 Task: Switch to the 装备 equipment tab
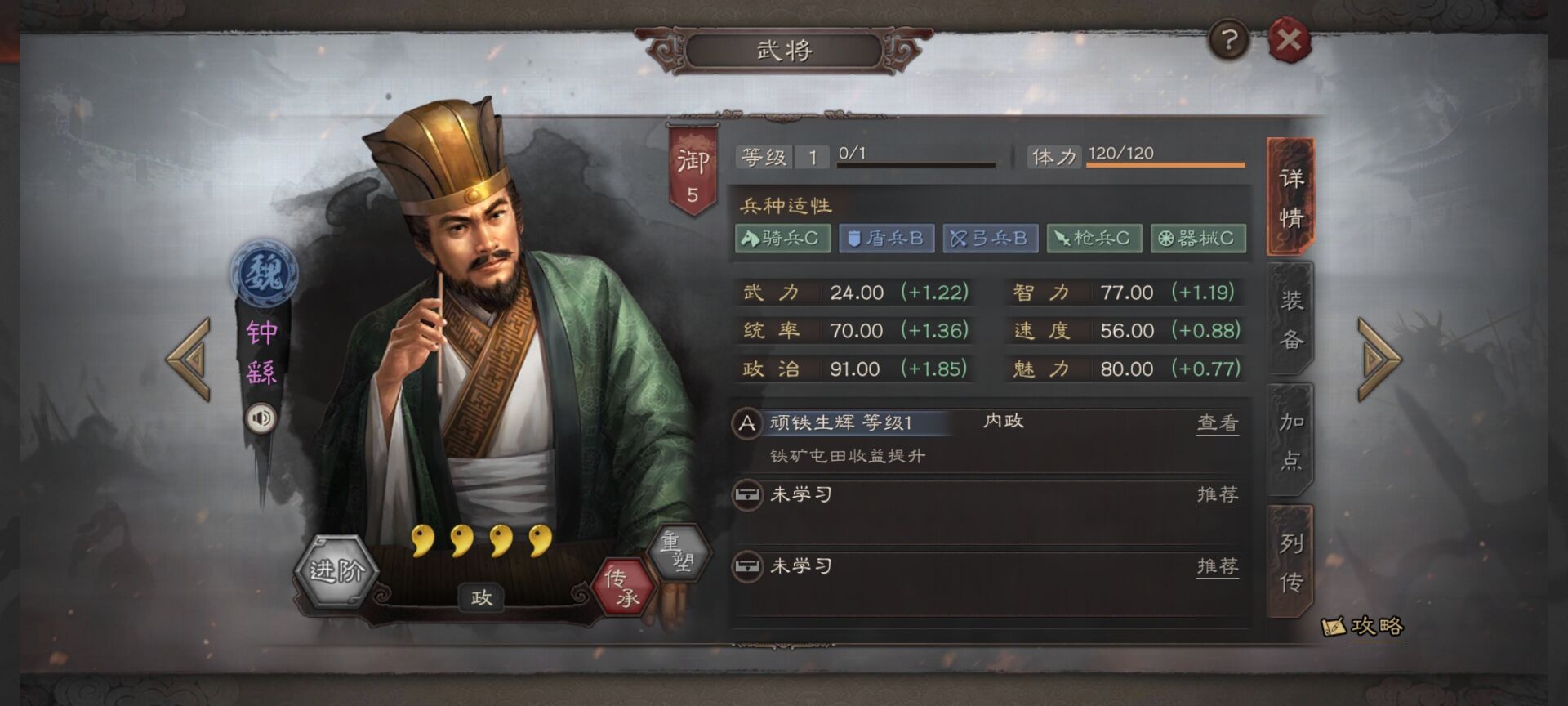[x=1289, y=320]
